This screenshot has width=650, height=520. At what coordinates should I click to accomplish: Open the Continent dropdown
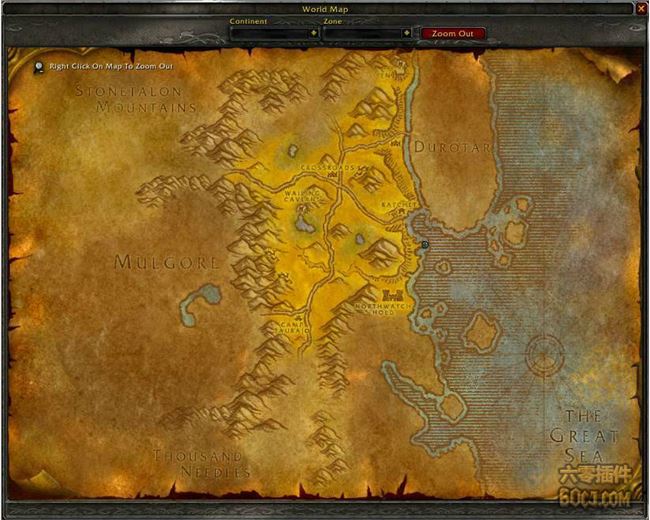click(313, 33)
